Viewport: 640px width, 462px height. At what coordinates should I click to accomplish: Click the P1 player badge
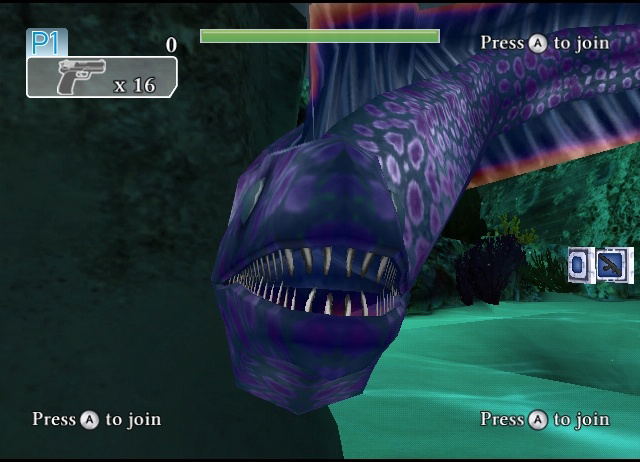46,42
